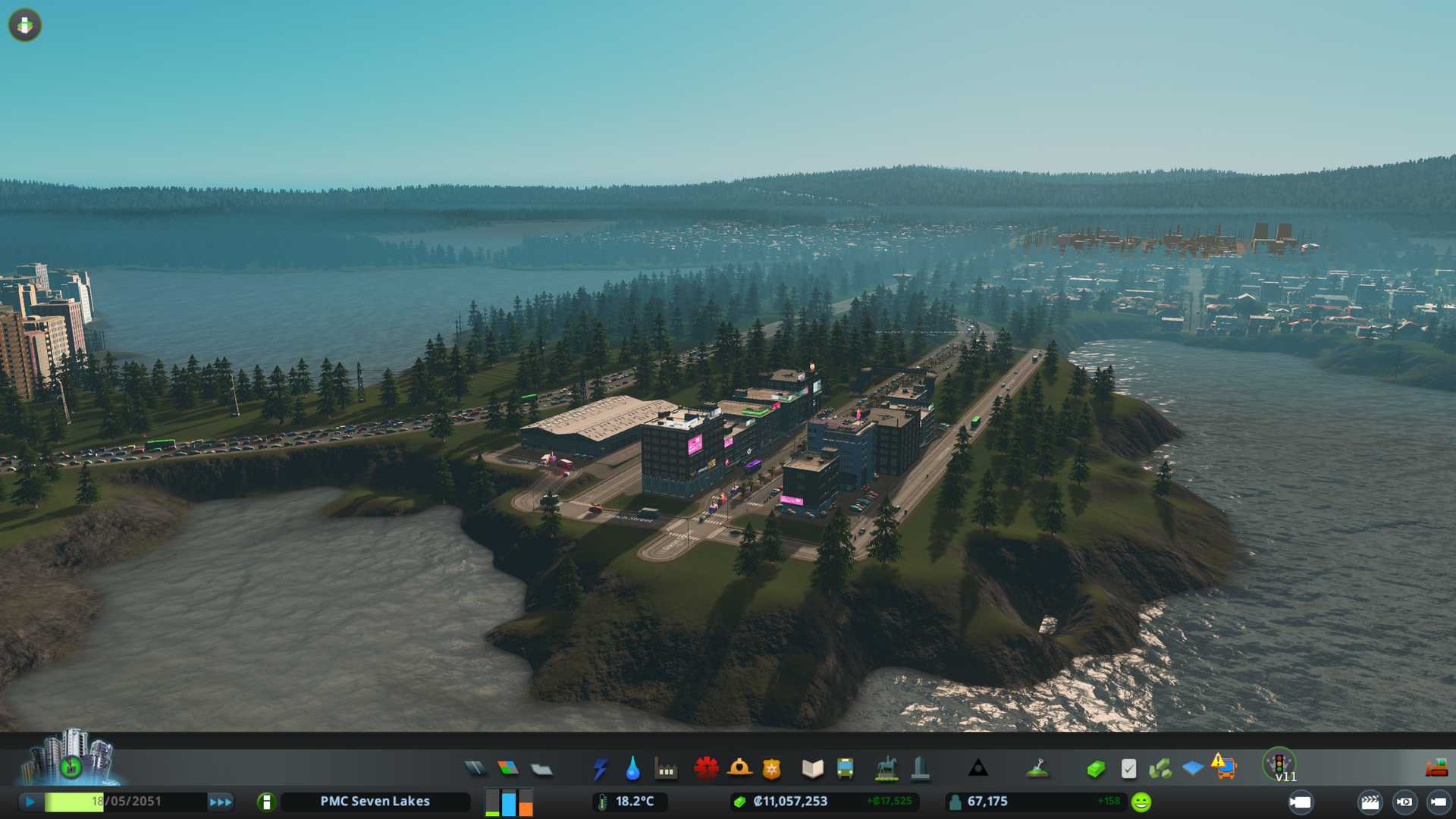Screen dimensions: 1456x819
Task: Open the cinematic camera clapperboard button
Action: coord(1370,802)
